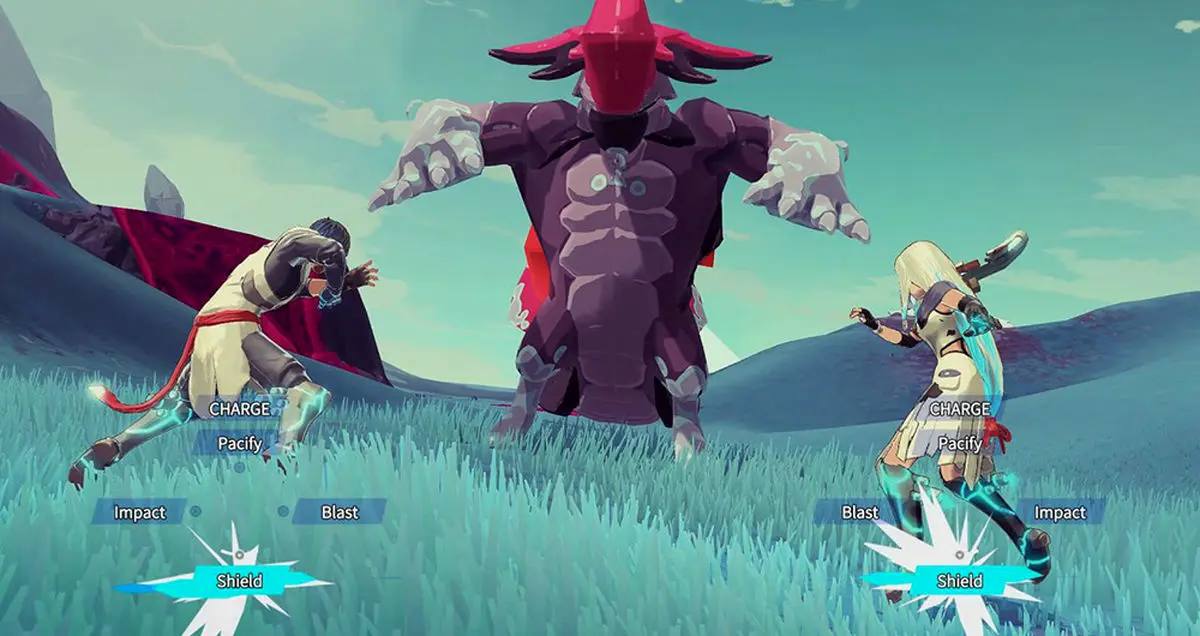1200x636 pixels.
Task: Activate the male character's Blast attack
Action: point(339,512)
